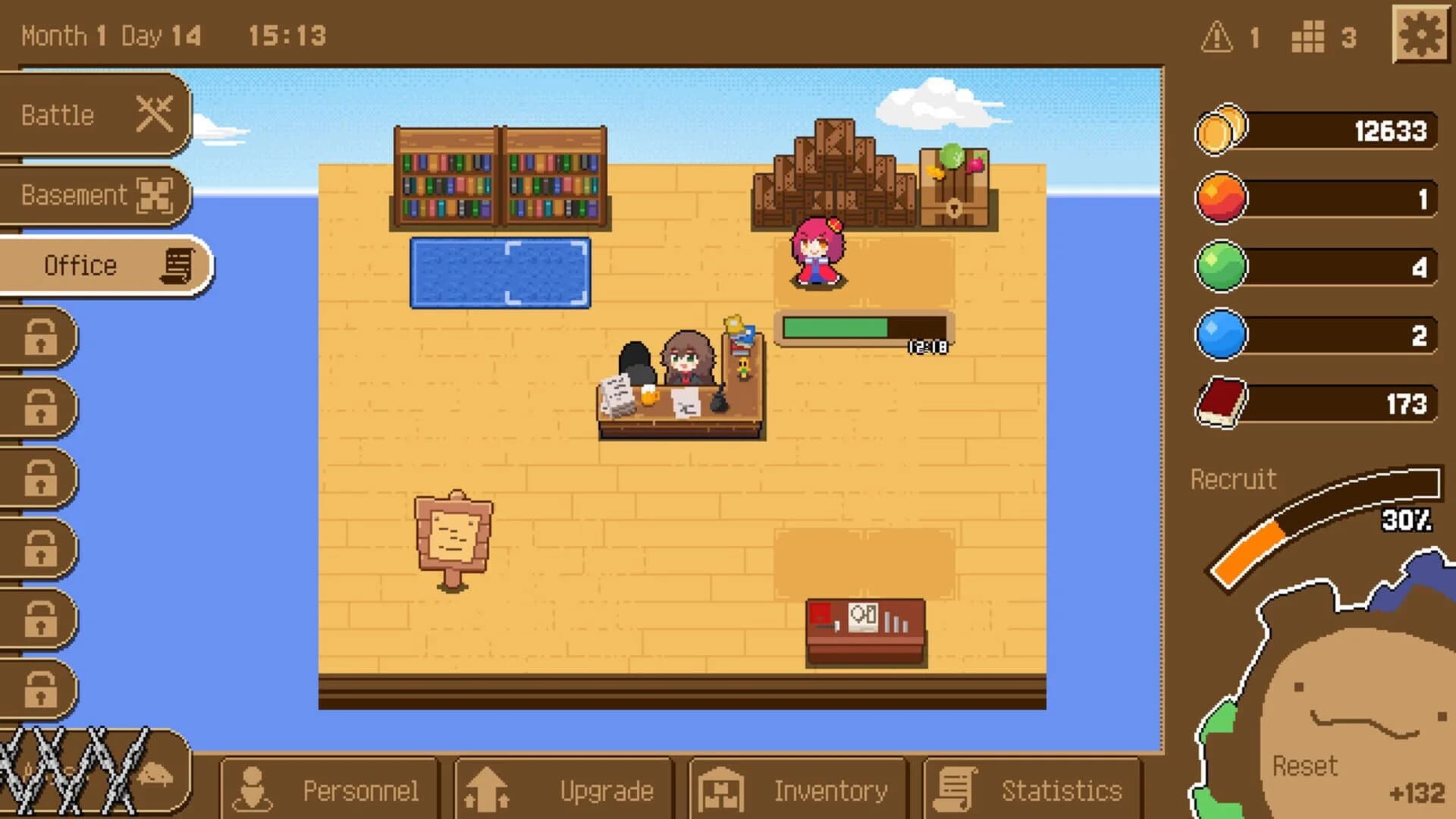The width and height of the screenshot is (1456, 819).
Task: Switch to the Personnel tab
Action: (x=328, y=789)
